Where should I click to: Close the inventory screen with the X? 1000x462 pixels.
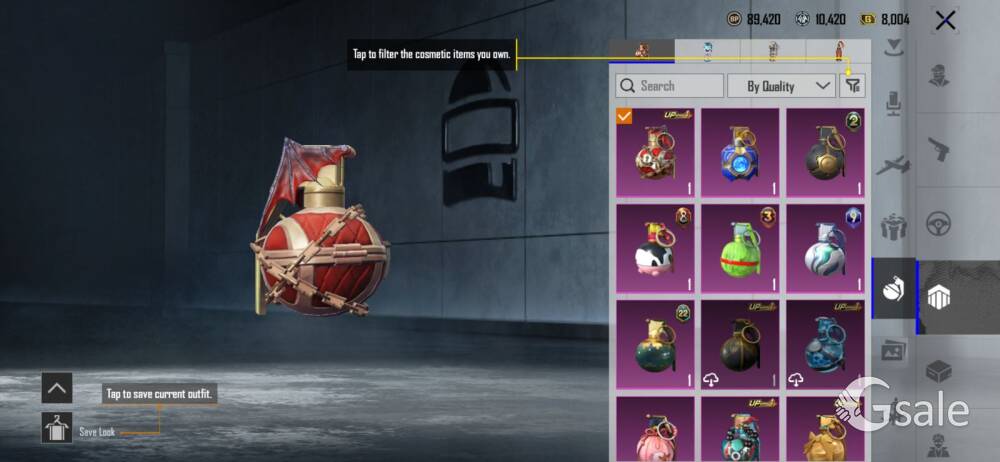pyautogui.click(x=945, y=20)
